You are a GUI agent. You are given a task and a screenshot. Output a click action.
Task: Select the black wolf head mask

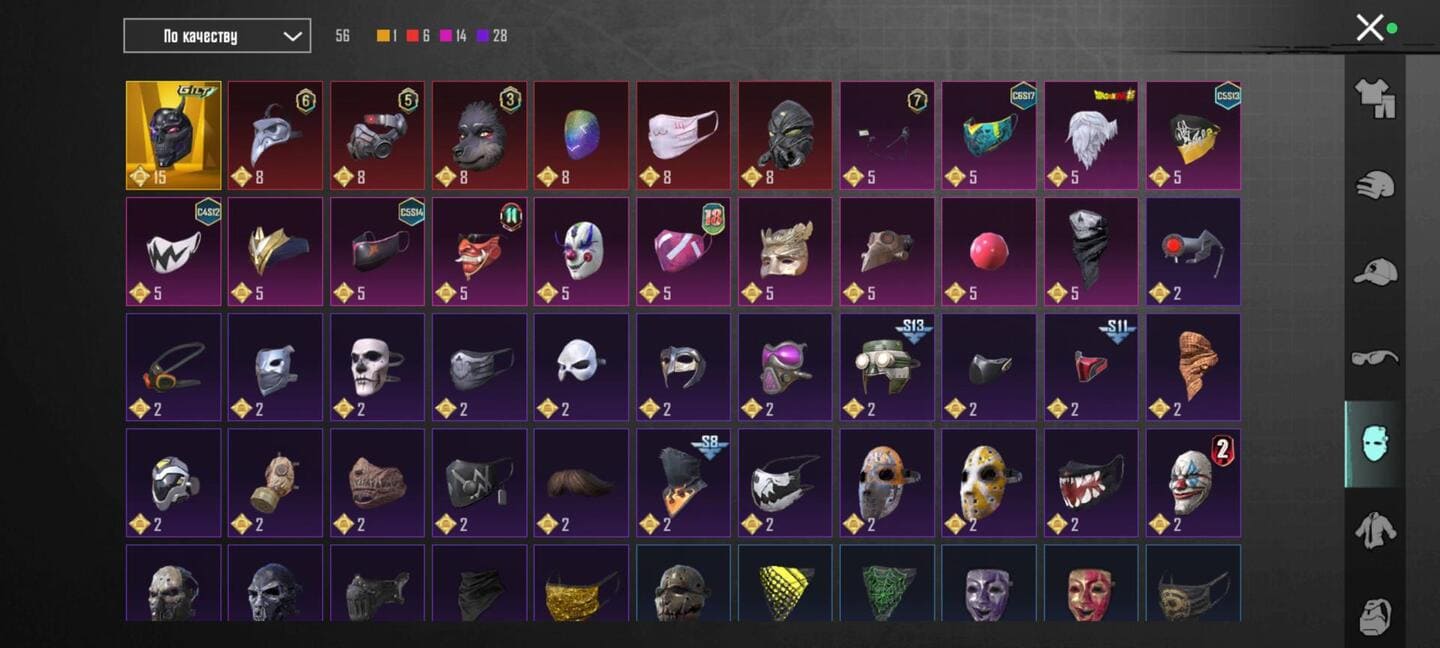479,135
